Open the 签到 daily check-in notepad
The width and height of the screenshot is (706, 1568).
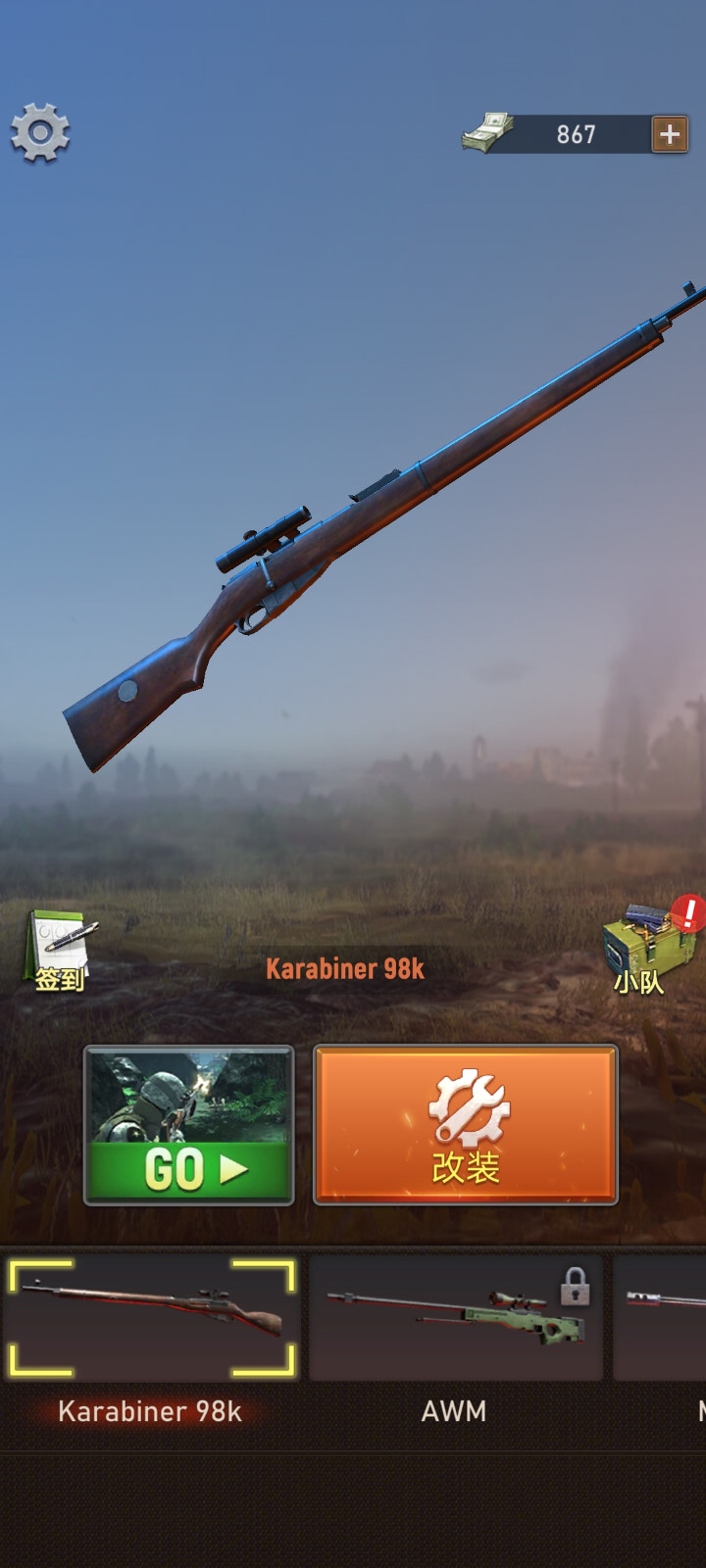pos(59,952)
